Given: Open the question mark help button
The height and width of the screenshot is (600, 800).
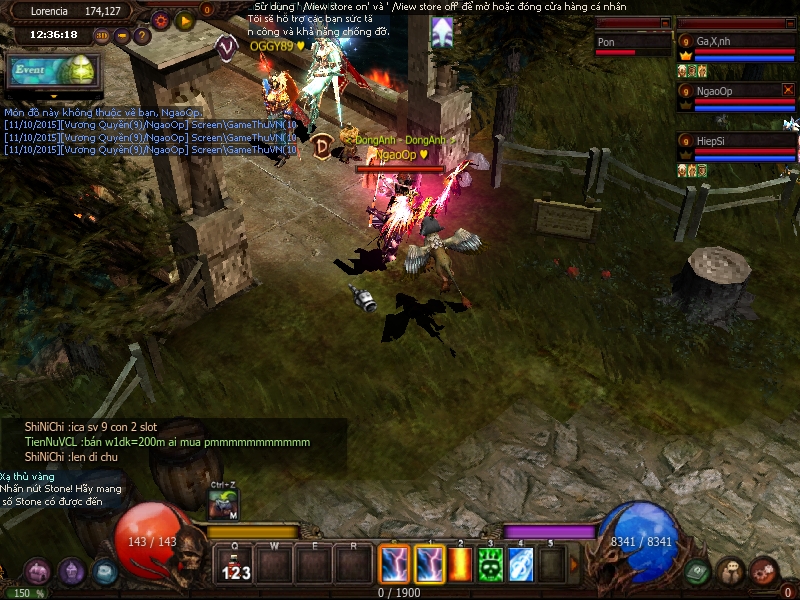Looking at the screenshot, I should pyautogui.click(x=142, y=36).
